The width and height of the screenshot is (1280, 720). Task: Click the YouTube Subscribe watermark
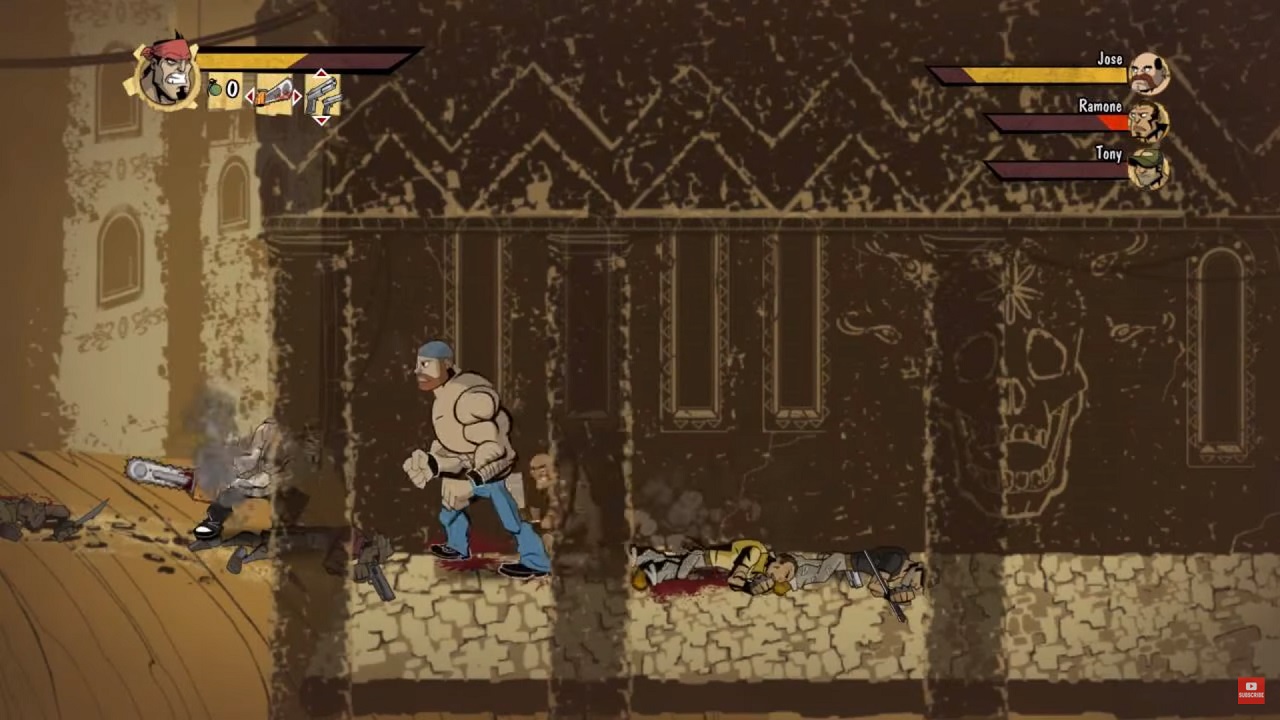coord(1251,690)
